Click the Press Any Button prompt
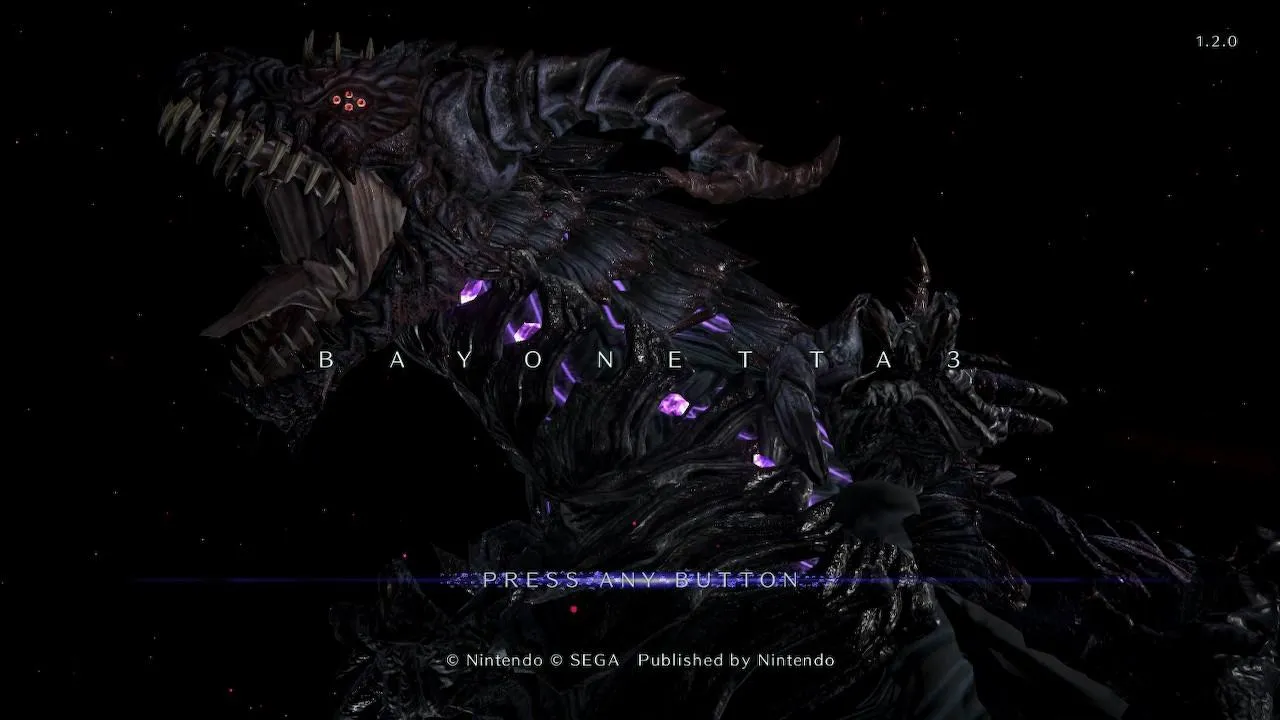1280x720 pixels. click(641, 580)
